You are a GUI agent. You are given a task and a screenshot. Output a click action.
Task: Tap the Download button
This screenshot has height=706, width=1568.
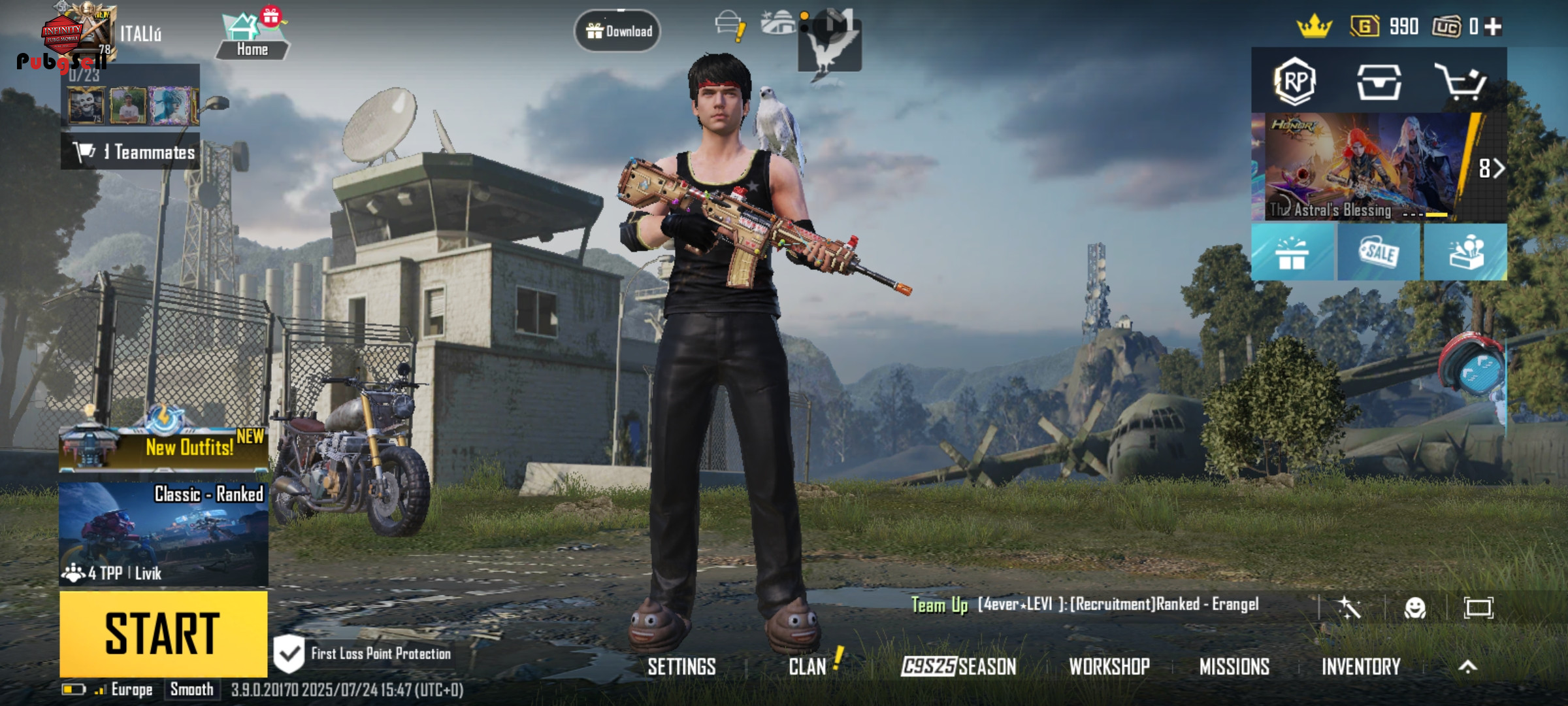pos(617,31)
